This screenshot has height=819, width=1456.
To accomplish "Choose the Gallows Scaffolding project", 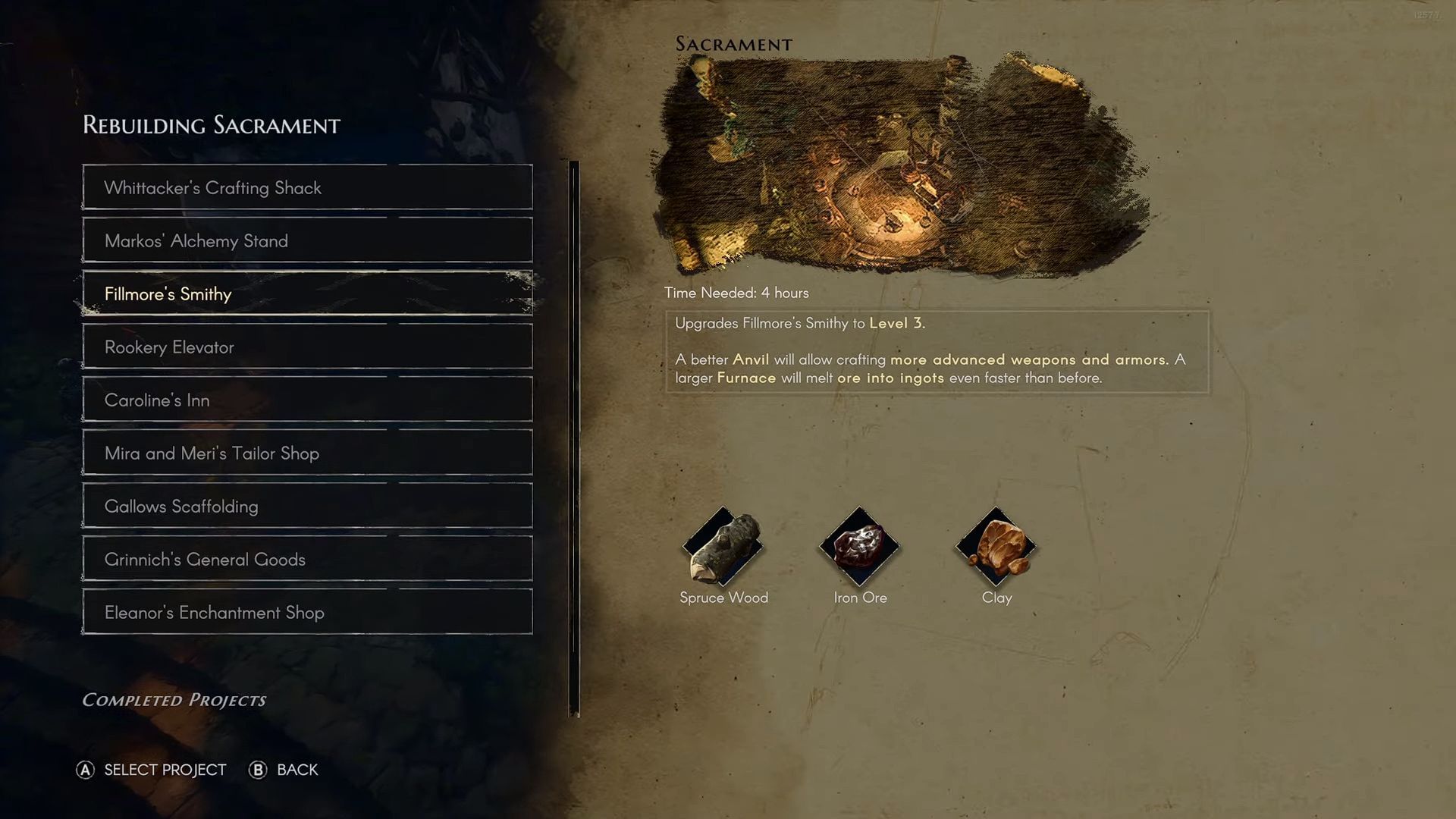I will point(307,506).
